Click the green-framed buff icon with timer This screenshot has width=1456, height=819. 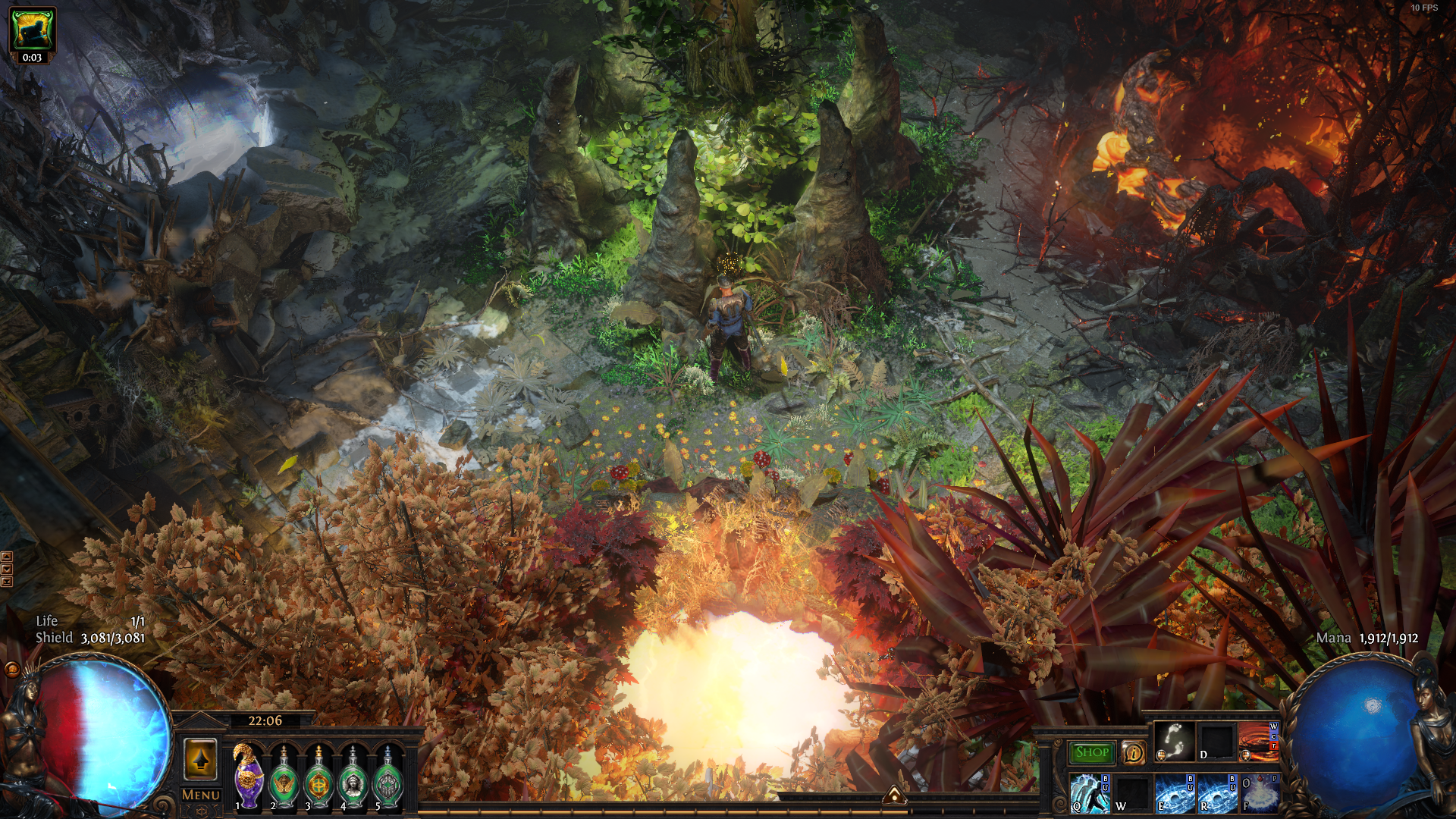click(x=32, y=30)
